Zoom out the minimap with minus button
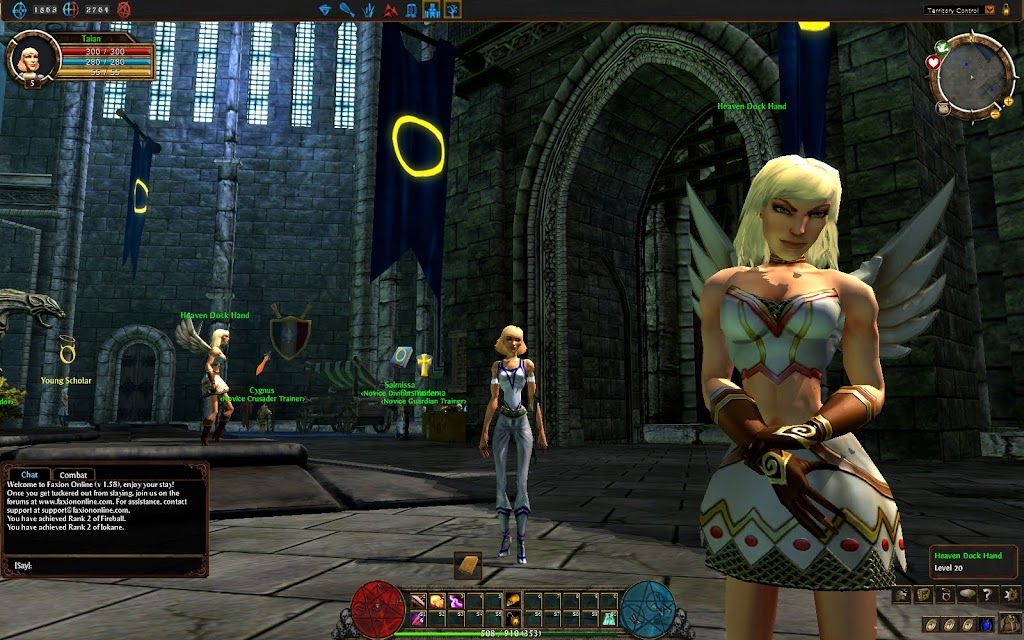 pyautogui.click(x=995, y=115)
